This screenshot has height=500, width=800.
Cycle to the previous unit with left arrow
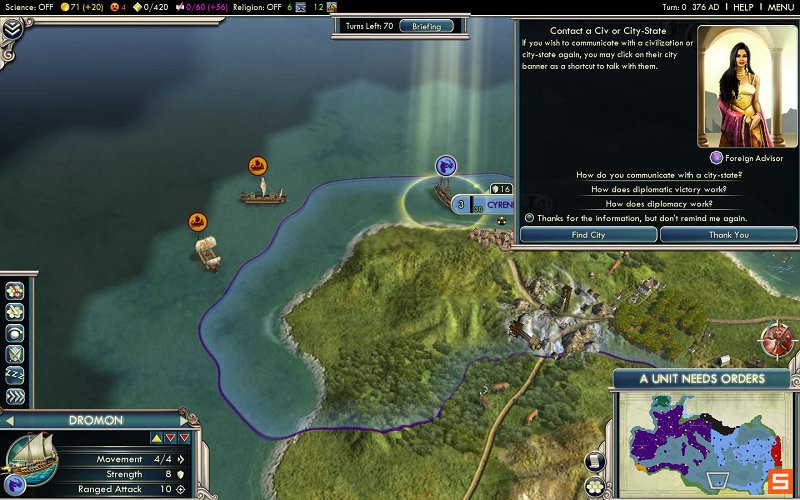(x=9, y=421)
